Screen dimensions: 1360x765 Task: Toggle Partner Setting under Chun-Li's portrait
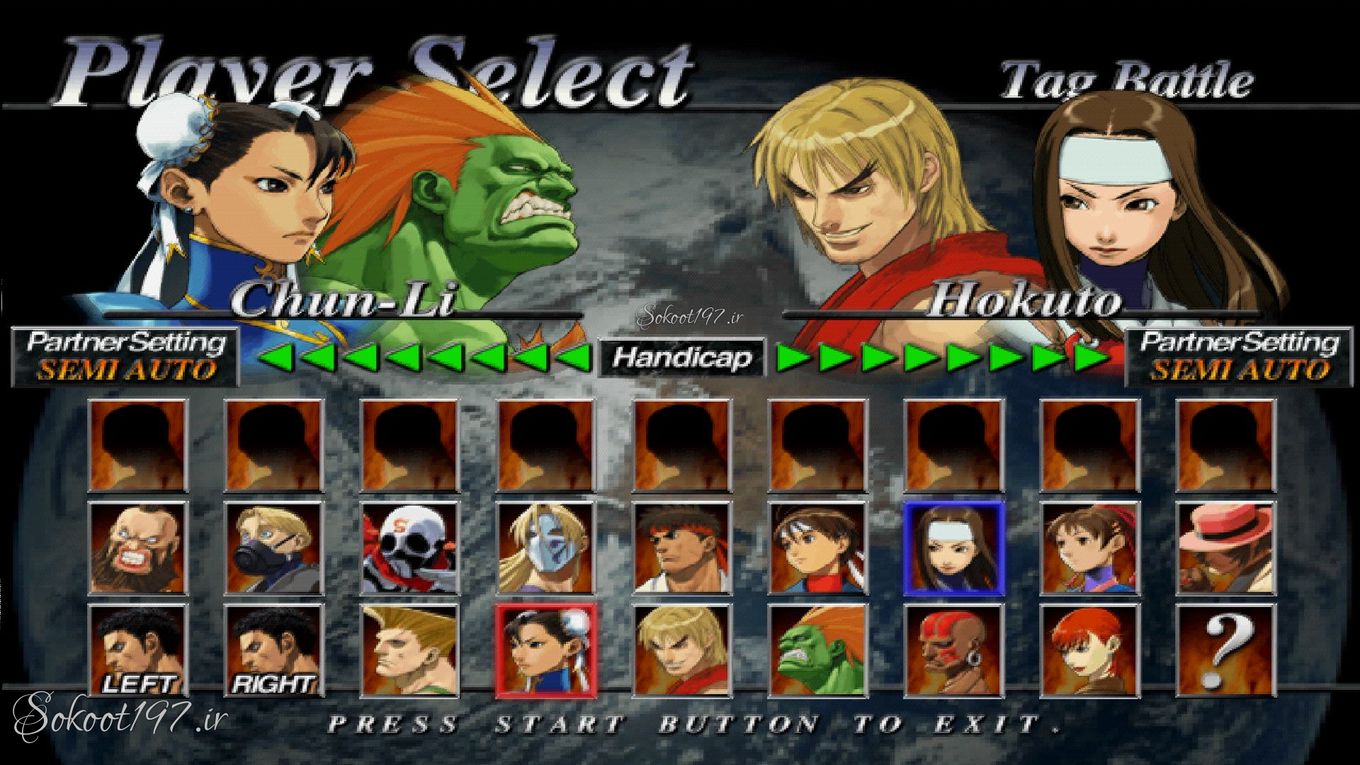[126, 356]
